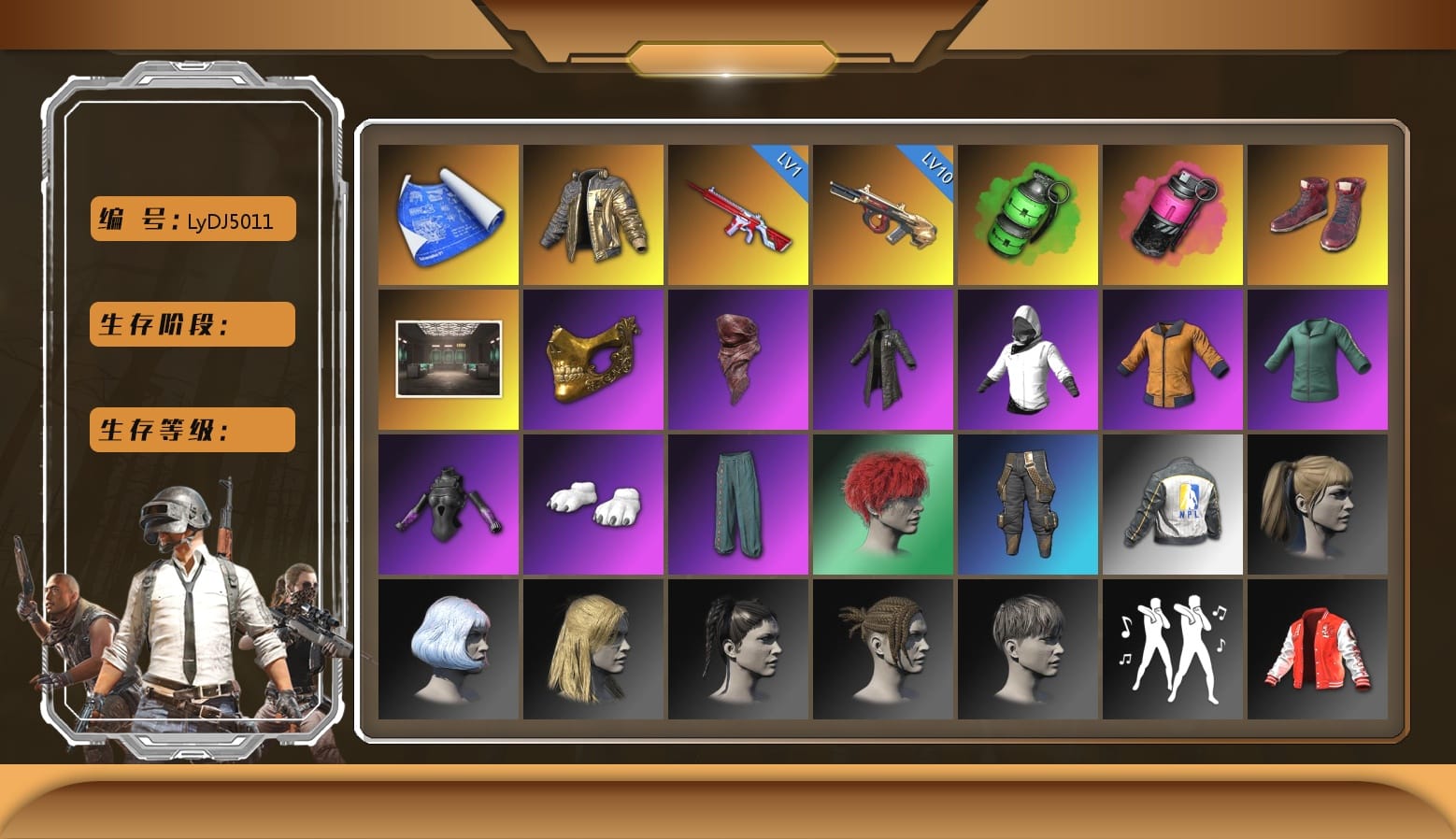Pick the red curly hairstyle item
Viewport: 1456px width, 839px height.
pyautogui.click(x=883, y=505)
